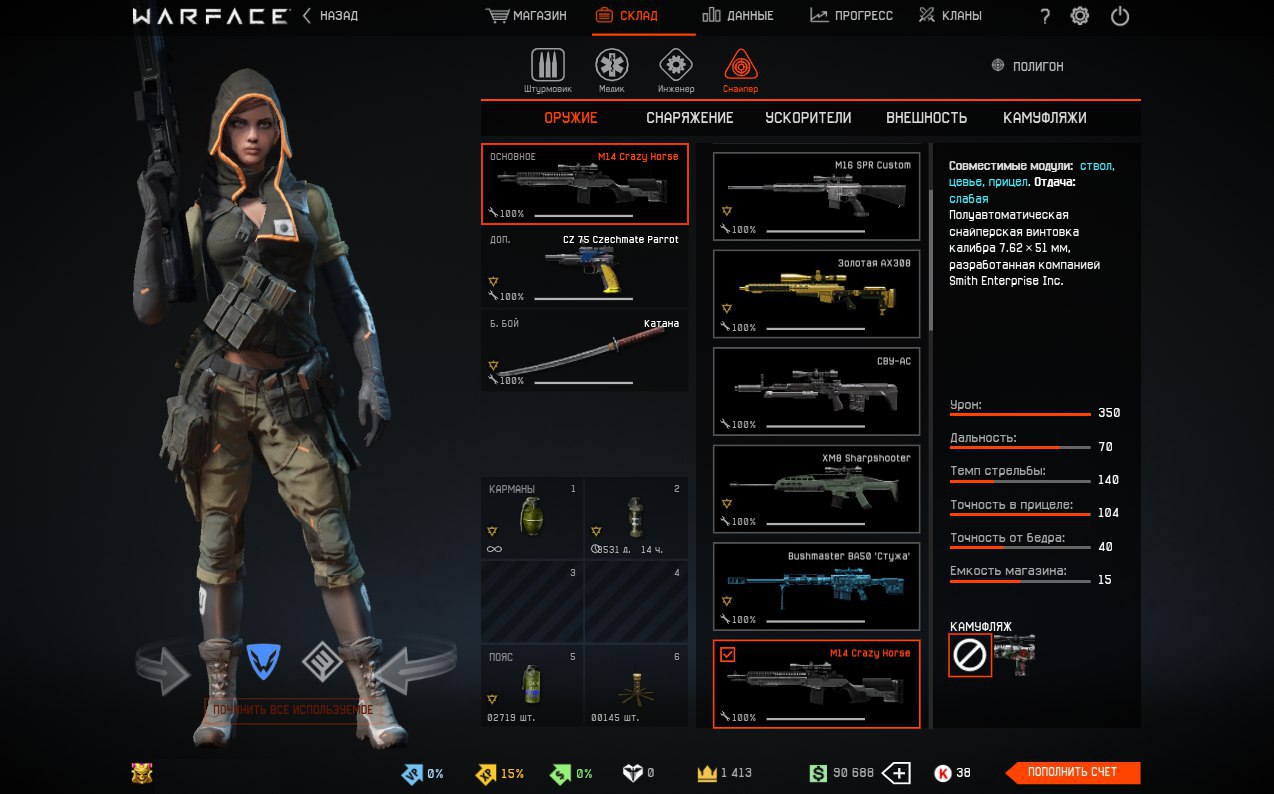1274x794 pixels.
Task: Click the Пополнить счет button
Action: tap(1072, 772)
